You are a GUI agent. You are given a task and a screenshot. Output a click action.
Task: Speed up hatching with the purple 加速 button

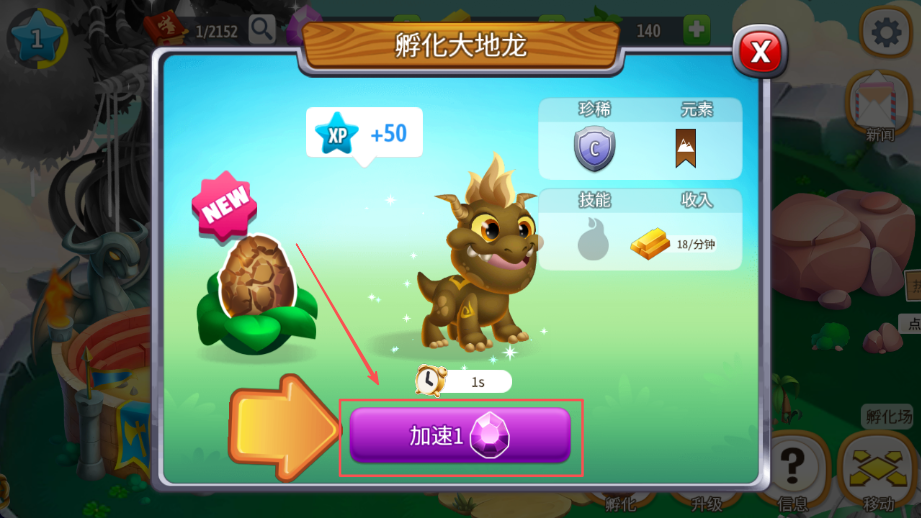460,435
